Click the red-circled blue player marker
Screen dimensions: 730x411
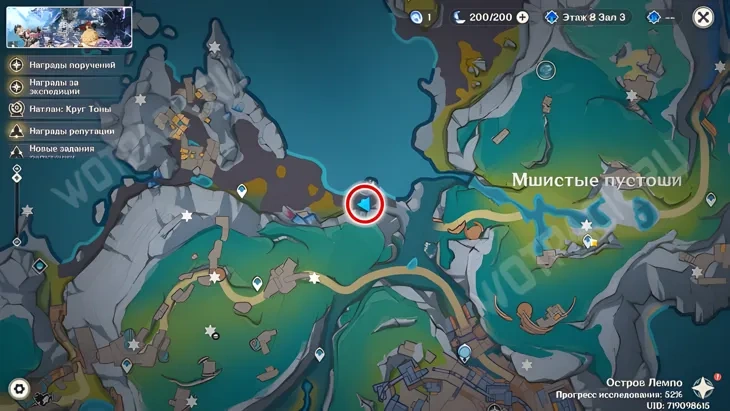[x=365, y=204]
